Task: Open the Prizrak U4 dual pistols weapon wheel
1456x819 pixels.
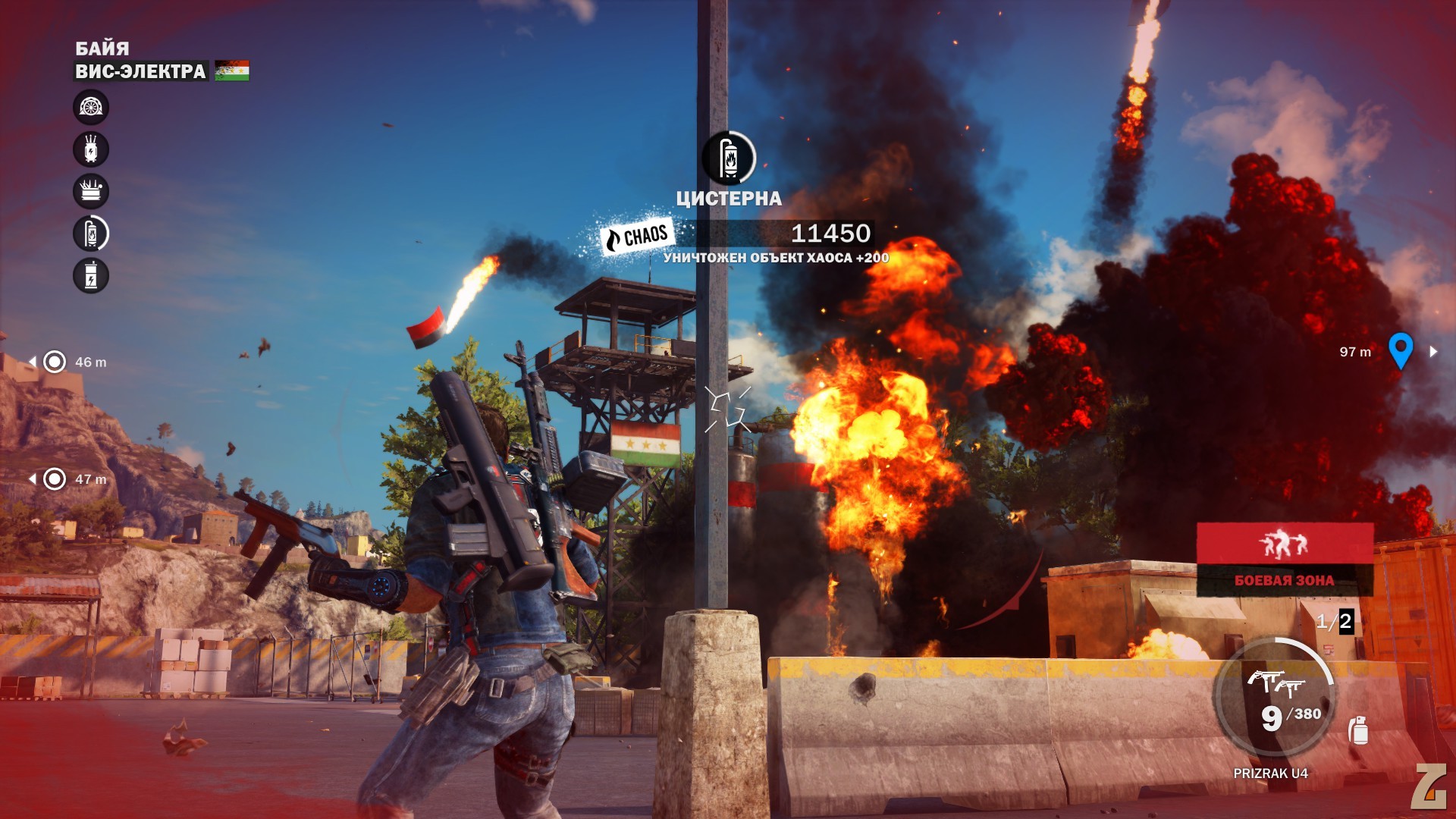Action: click(x=1276, y=698)
